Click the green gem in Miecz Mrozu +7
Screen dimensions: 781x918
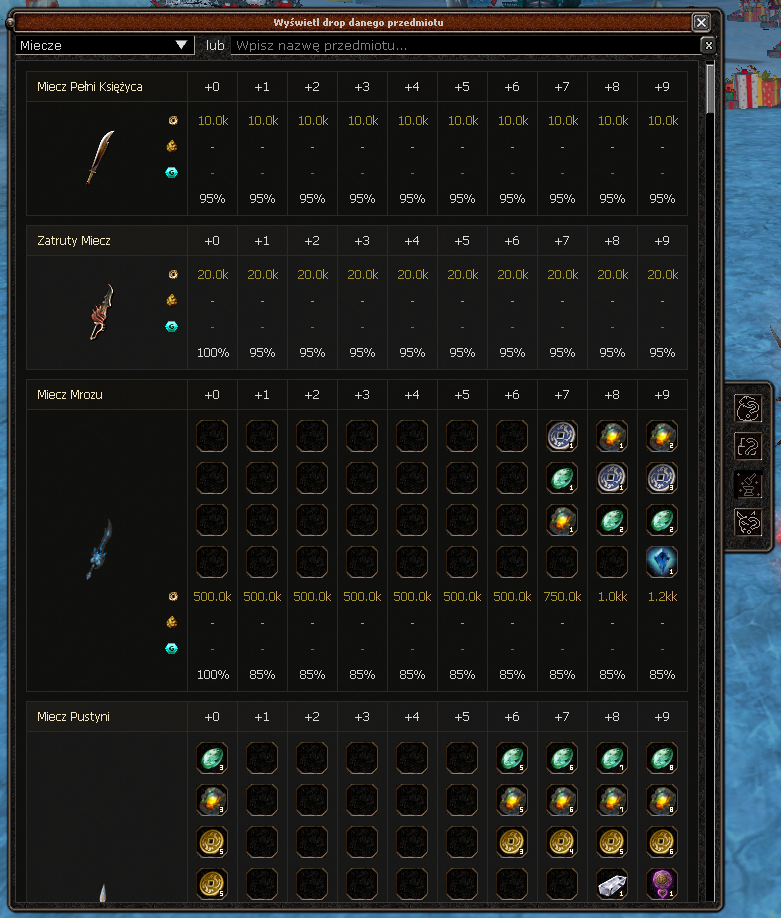click(561, 477)
